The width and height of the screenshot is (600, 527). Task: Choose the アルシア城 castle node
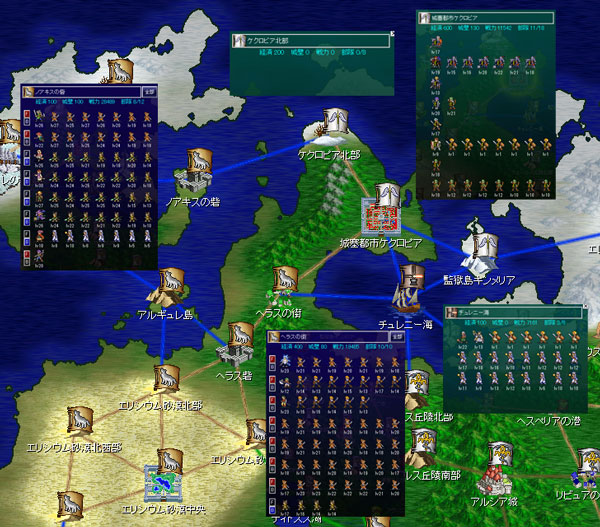click(501, 461)
